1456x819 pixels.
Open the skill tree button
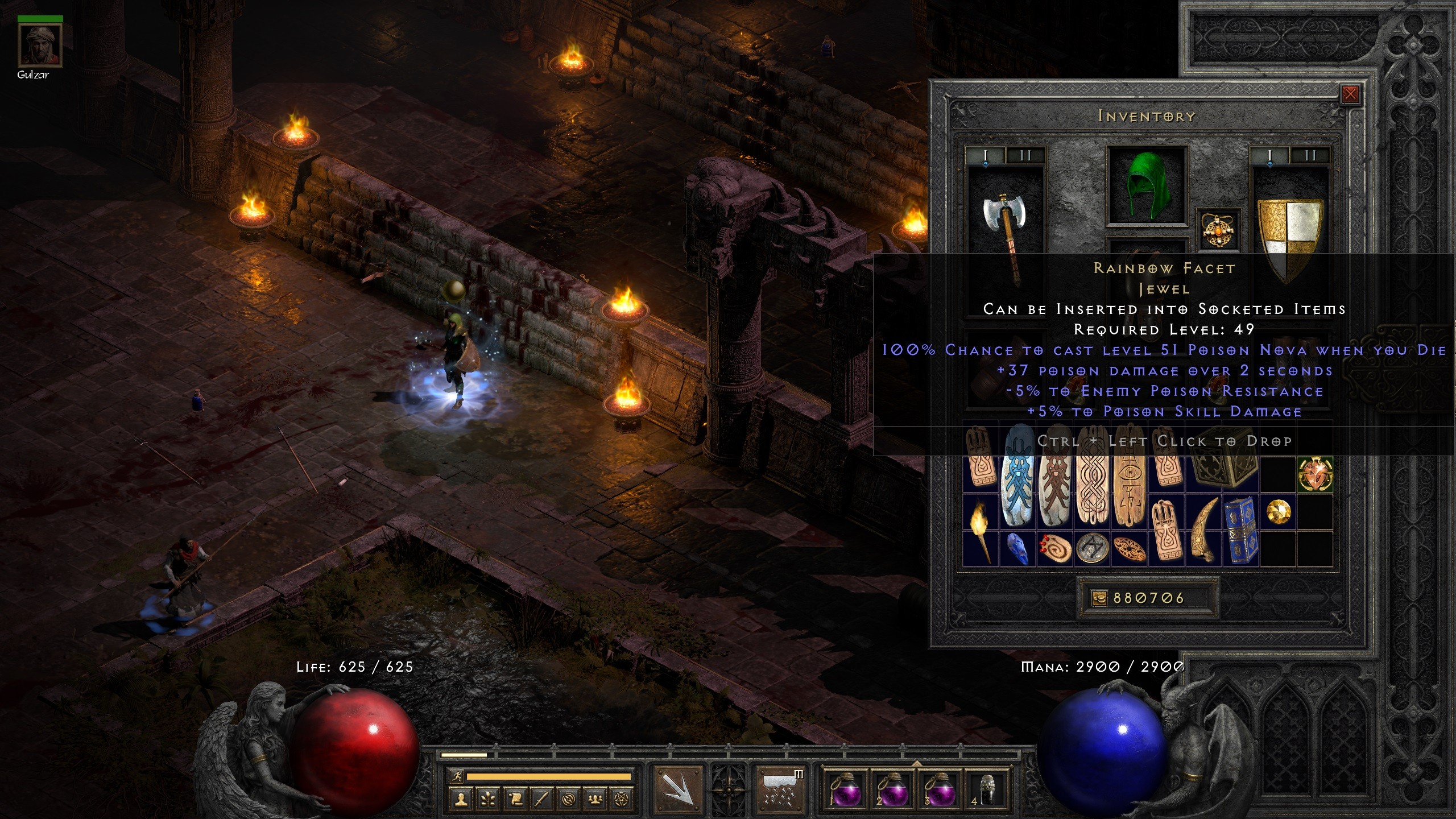[x=488, y=799]
